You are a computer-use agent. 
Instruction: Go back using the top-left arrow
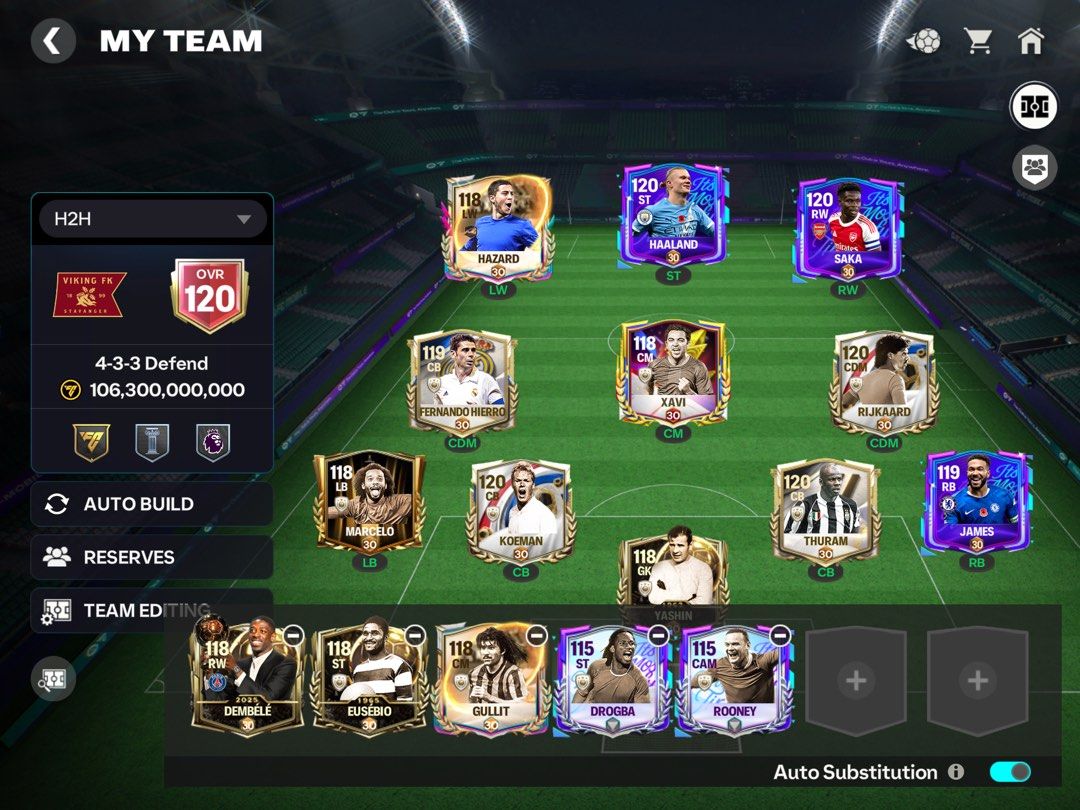point(53,42)
